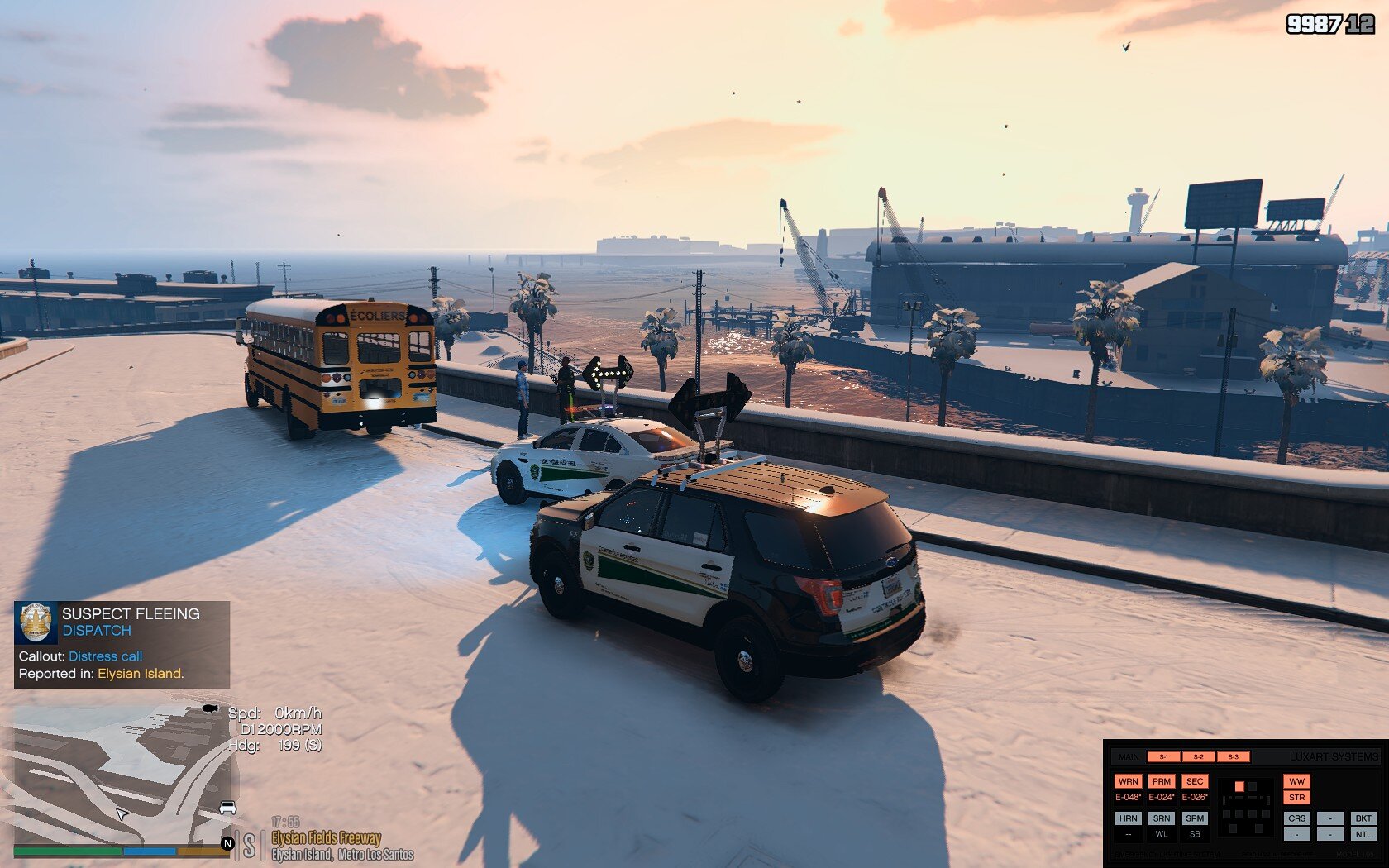Image resolution: width=1389 pixels, height=868 pixels.
Task: Activate the SRN siren button
Action: coord(1162,818)
